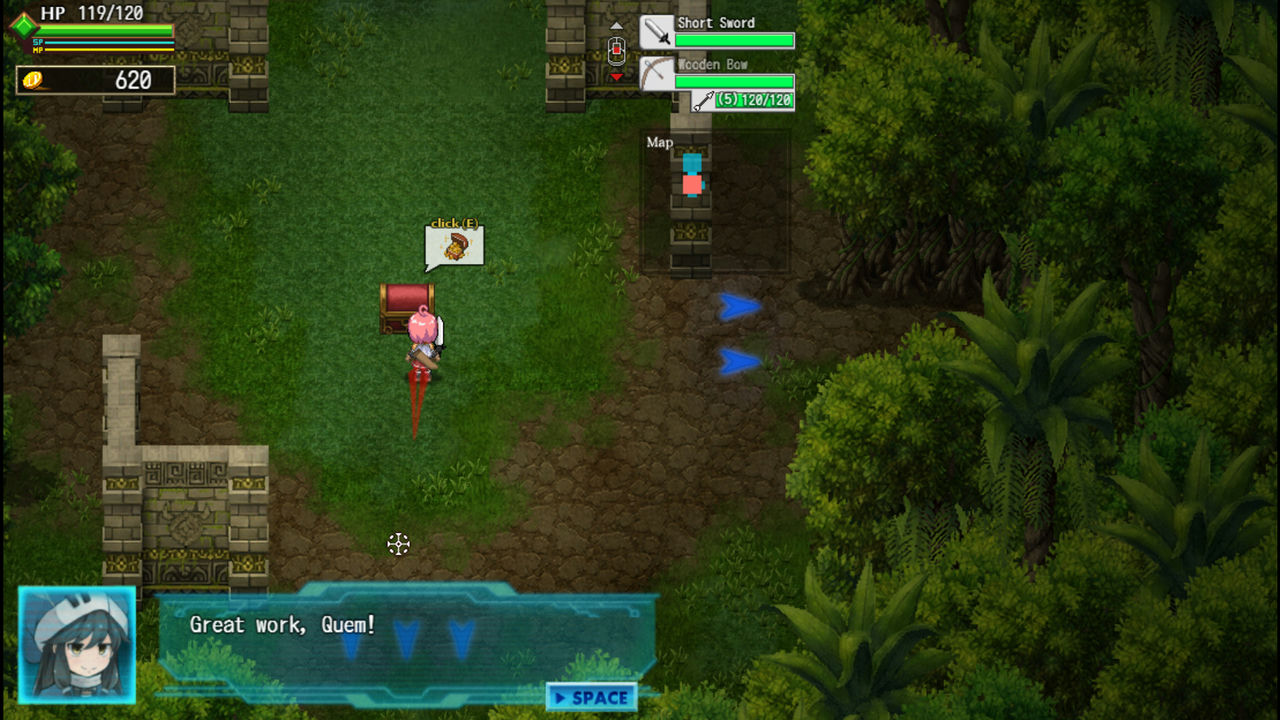The image size is (1280, 720).
Task: Click the Short Sword durability bar
Action: point(733,40)
